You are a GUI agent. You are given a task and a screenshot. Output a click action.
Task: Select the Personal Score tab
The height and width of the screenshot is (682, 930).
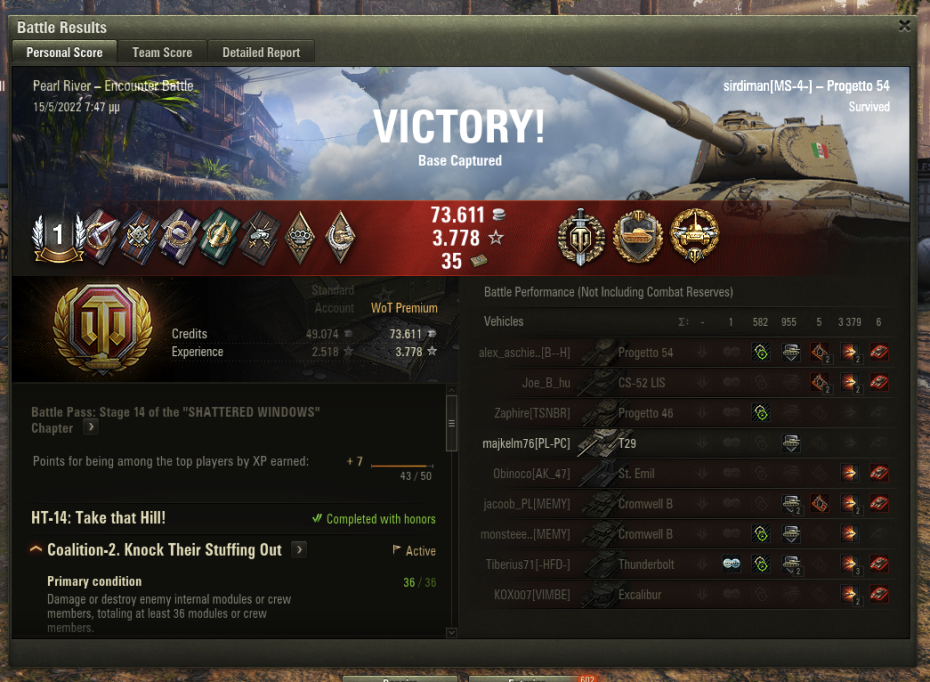tap(64, 52)
